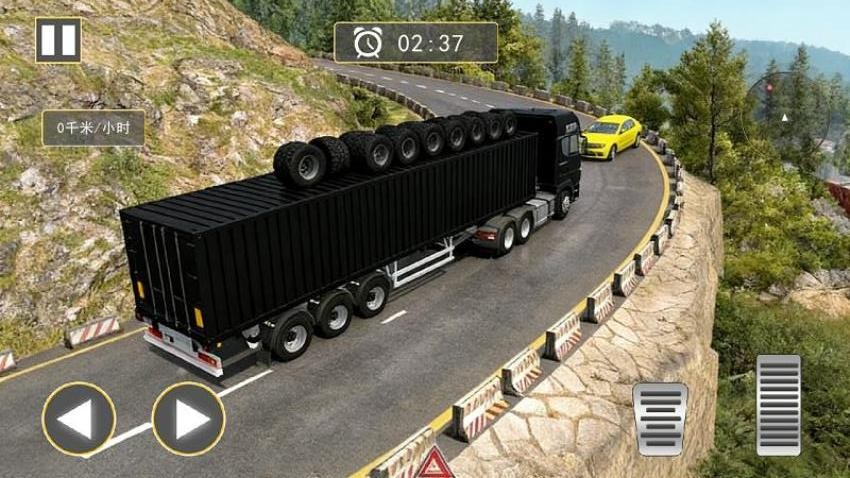Tap the brake pedal

tap(660, 420)
